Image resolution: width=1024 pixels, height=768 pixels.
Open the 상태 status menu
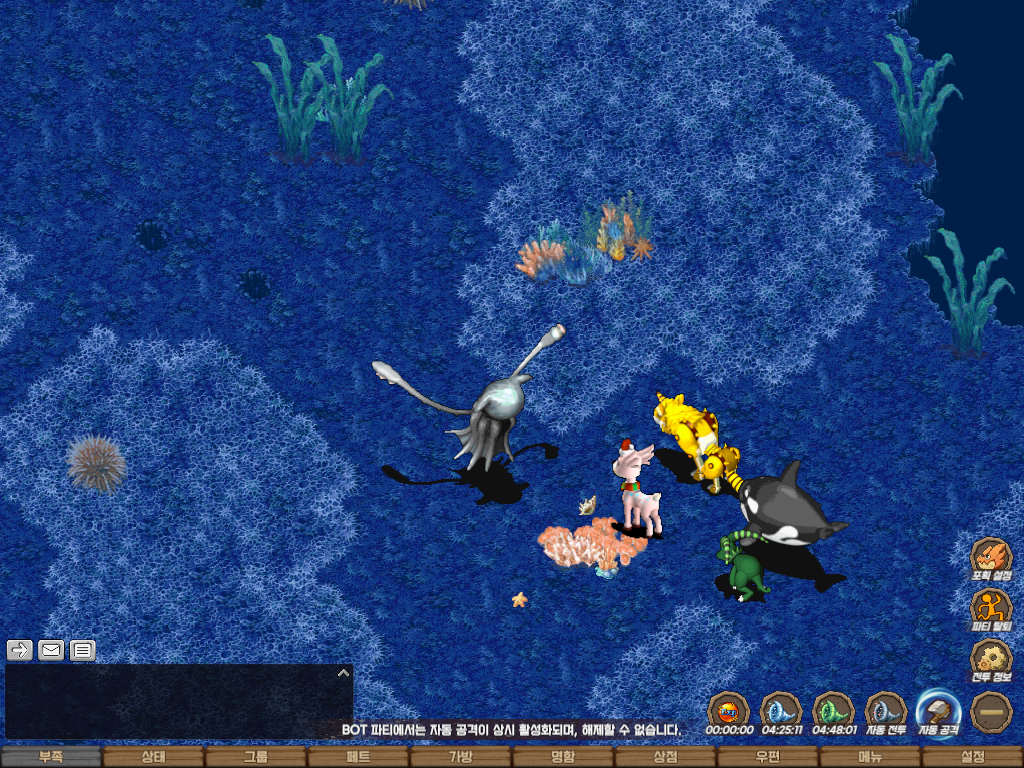[153, 757]
